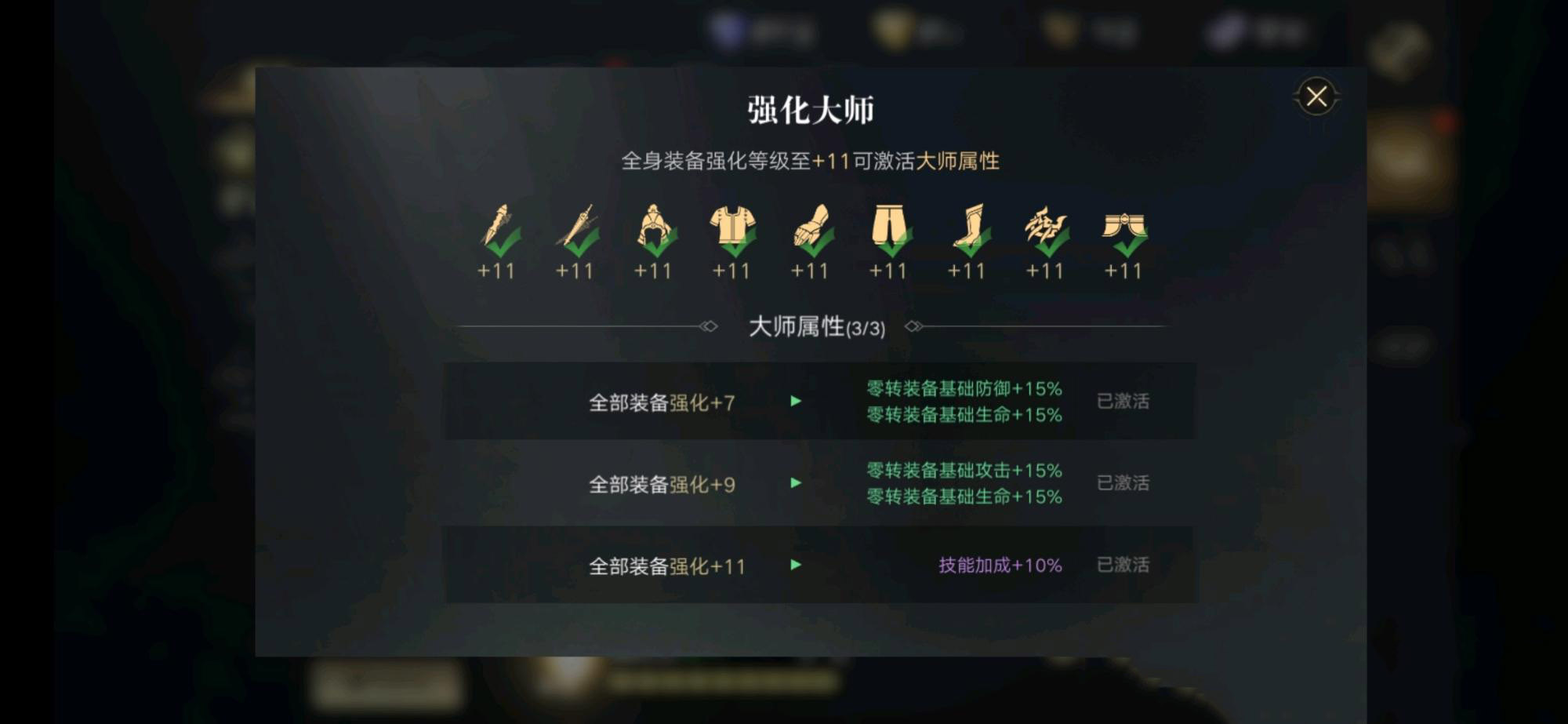
Task: Open the gauntlet equipment slot
Action: pyautogui.click(x=811, y=228)
